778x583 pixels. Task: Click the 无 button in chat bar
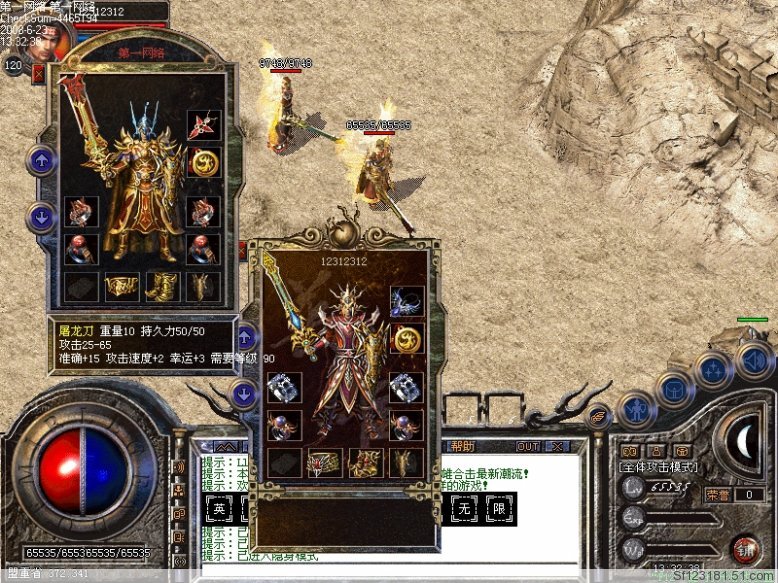point(464,510)
